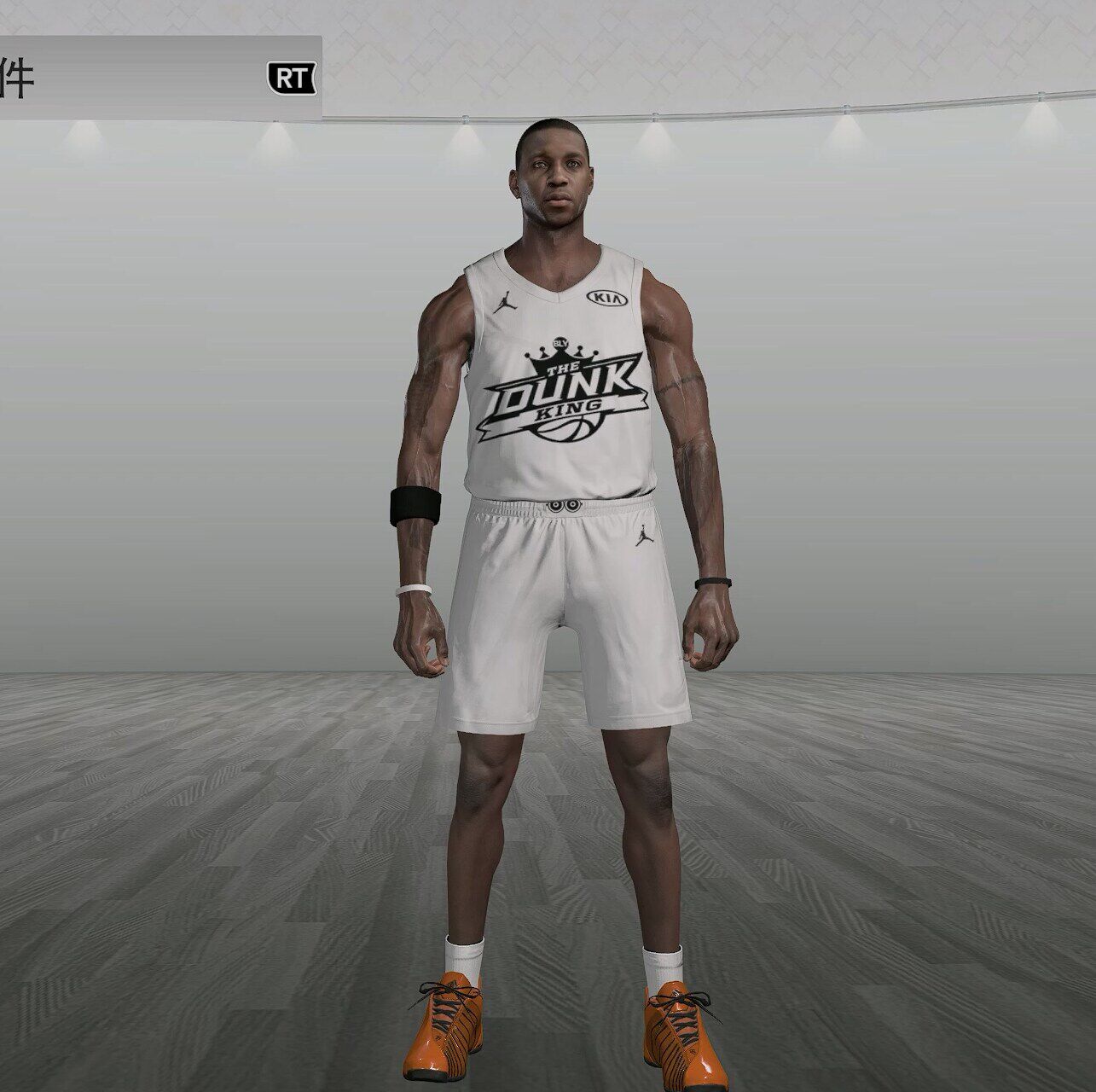
Task: Open options by clicking the shorts drawstring buttons
Action: click(x=564, y=505)
